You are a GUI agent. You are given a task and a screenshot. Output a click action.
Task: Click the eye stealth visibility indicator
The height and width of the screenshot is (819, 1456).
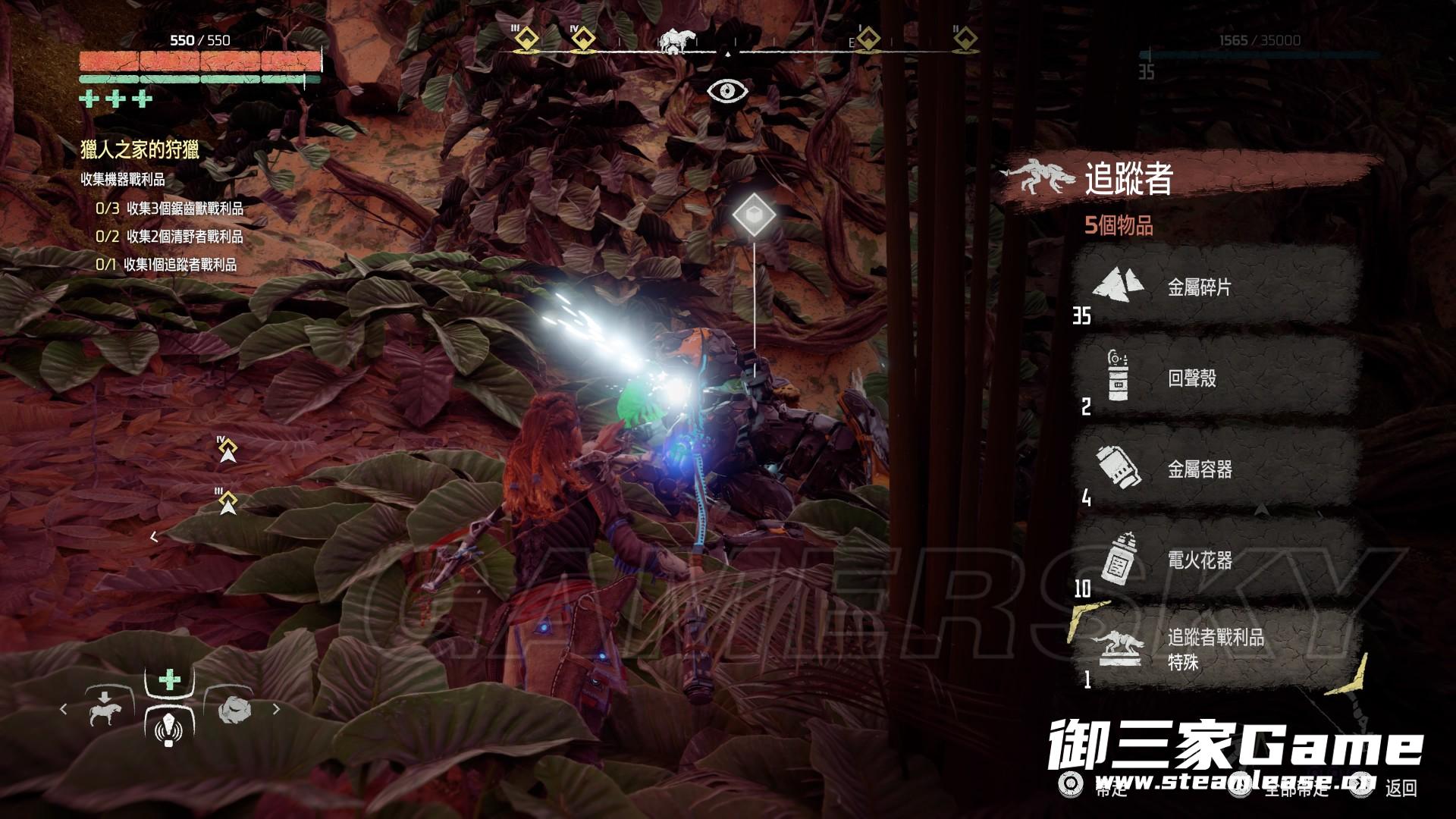pos(727,92)
